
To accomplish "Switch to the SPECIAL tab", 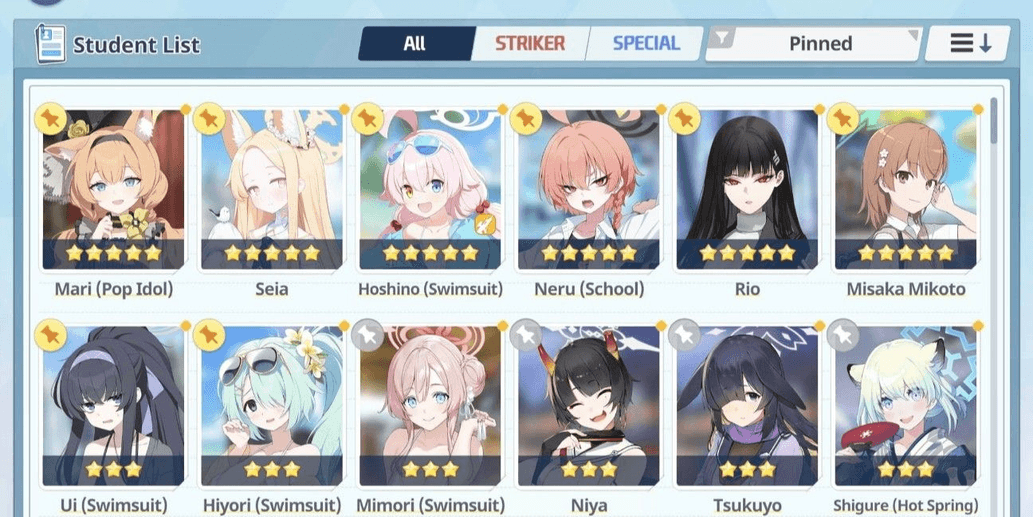I will [645, 44].
